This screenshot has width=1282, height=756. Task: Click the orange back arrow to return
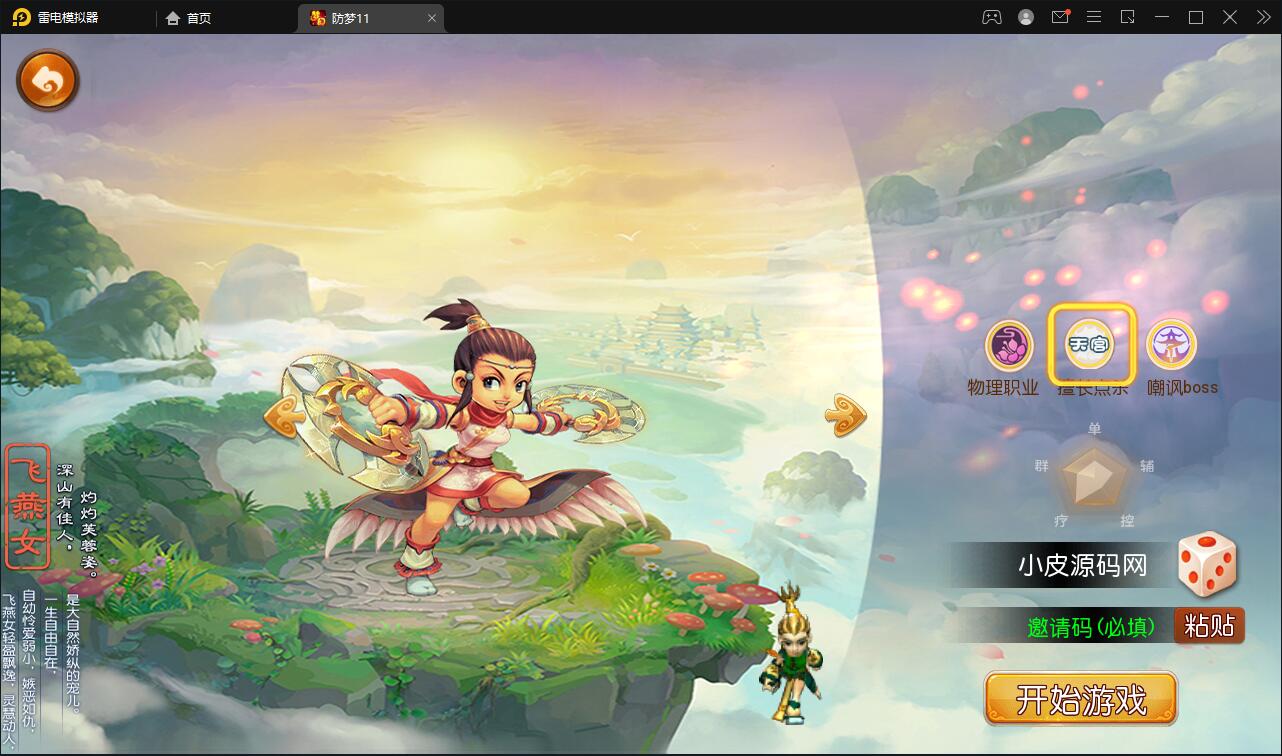click(47, 80)
